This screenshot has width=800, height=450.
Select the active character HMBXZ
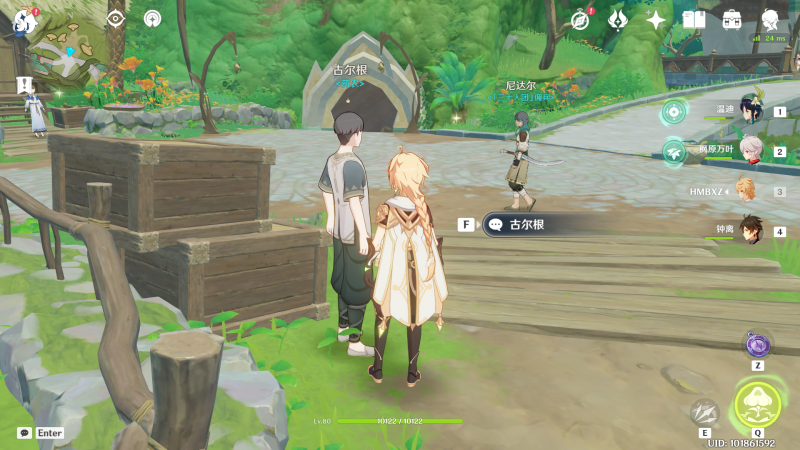[746, 191]
